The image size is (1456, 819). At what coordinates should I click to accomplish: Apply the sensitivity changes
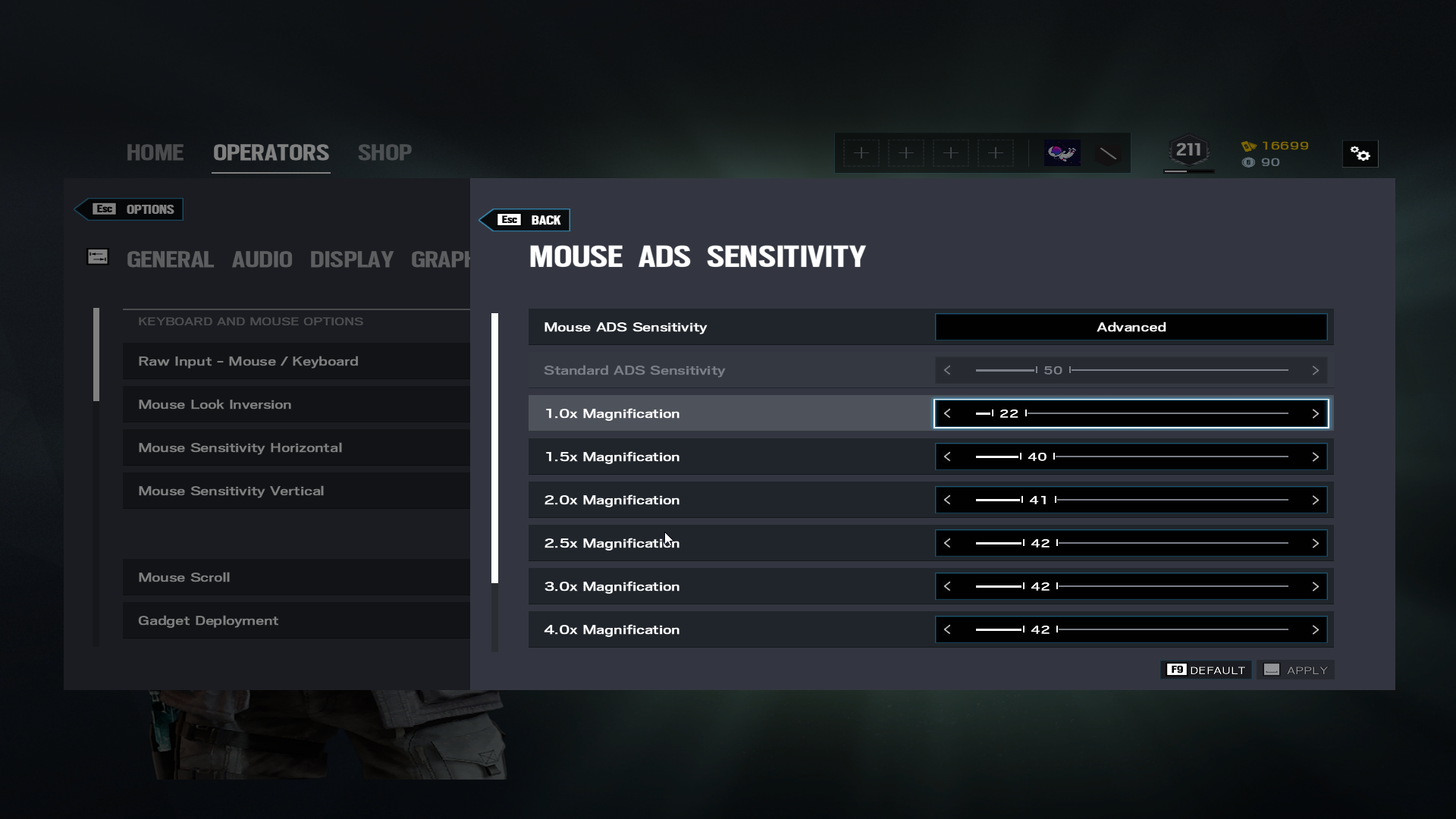pos(1296,670)
